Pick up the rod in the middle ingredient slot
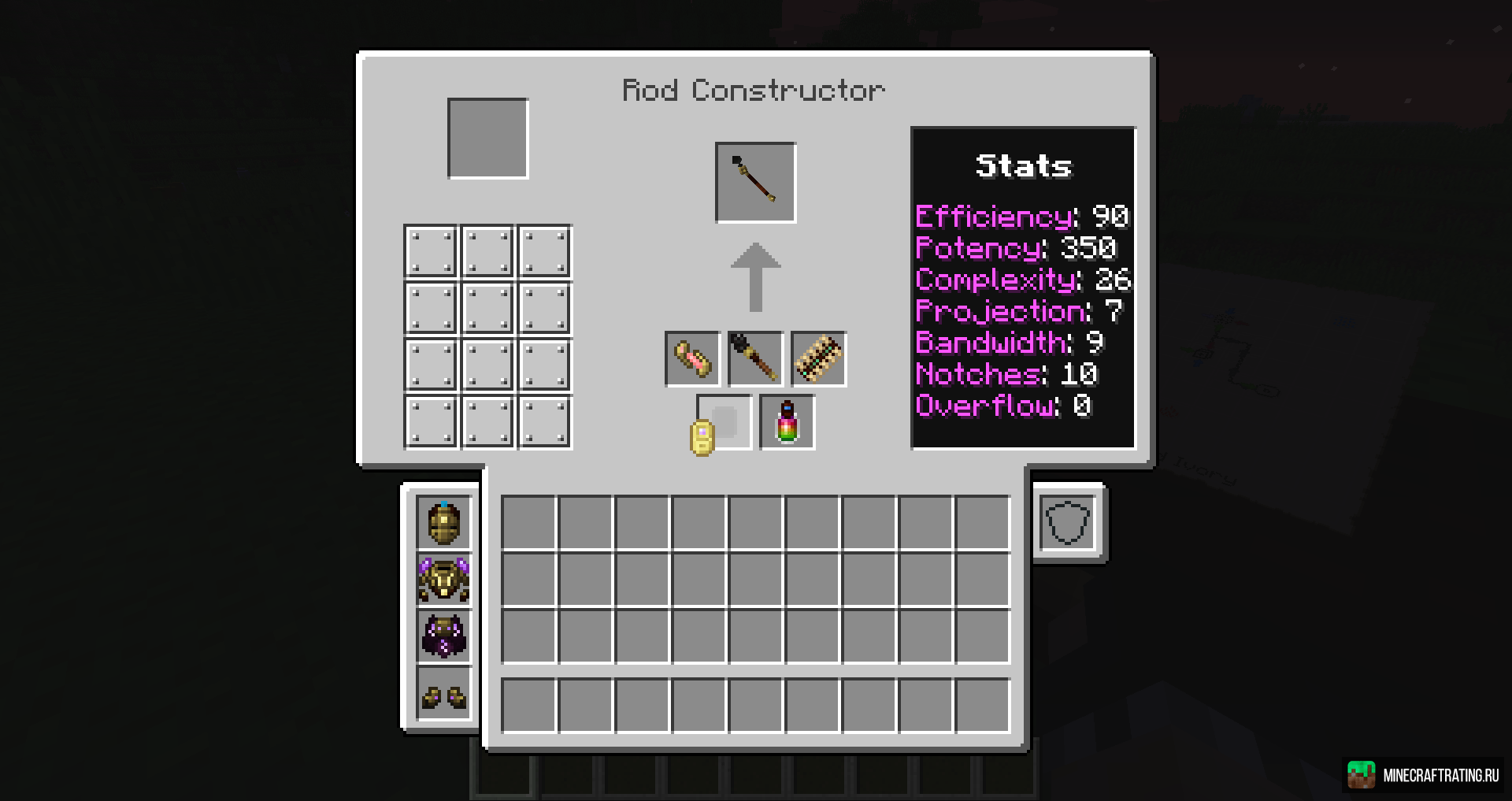 (x=755, y=359)
